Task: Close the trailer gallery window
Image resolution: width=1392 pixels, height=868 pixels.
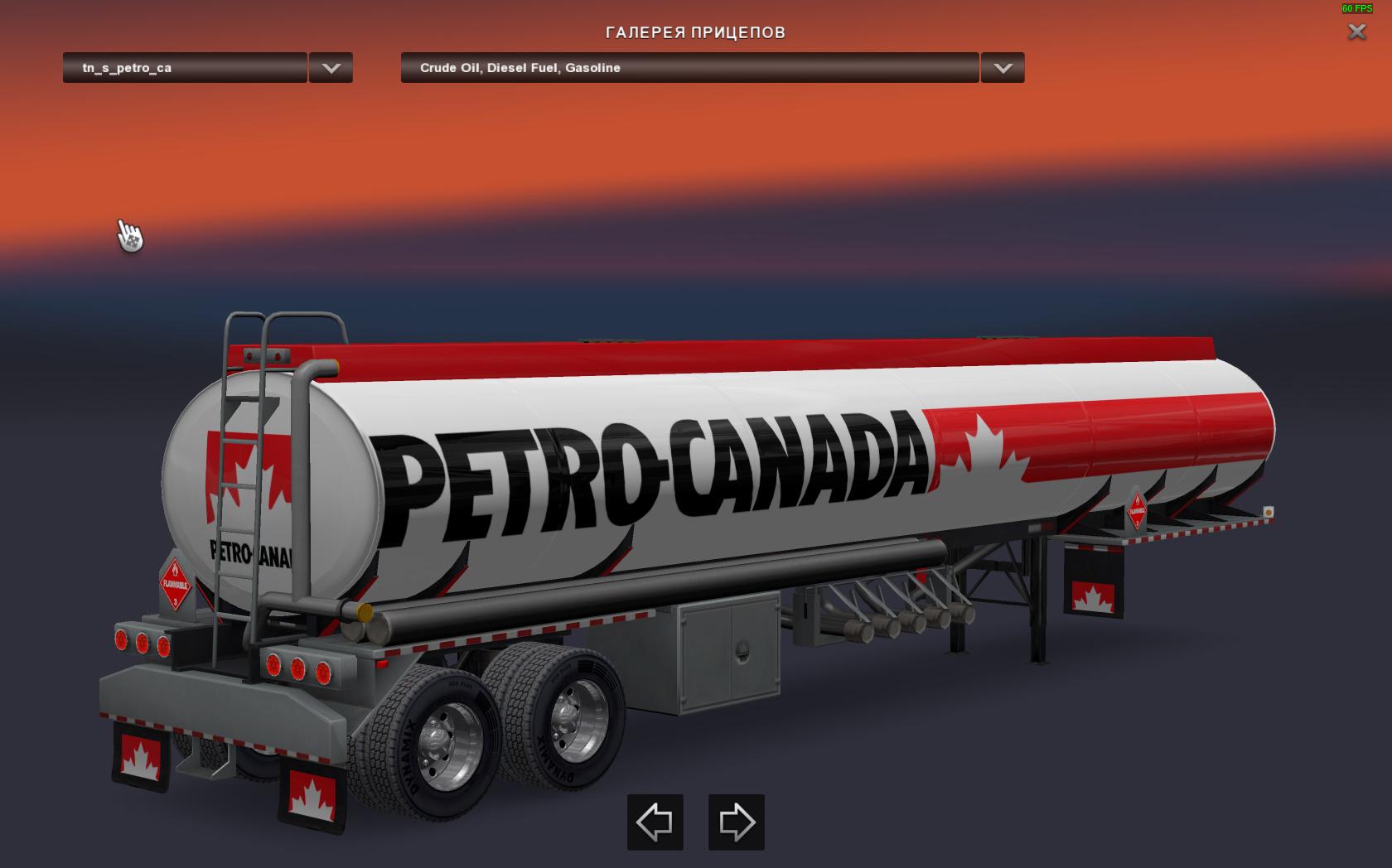Action: 1356,32
